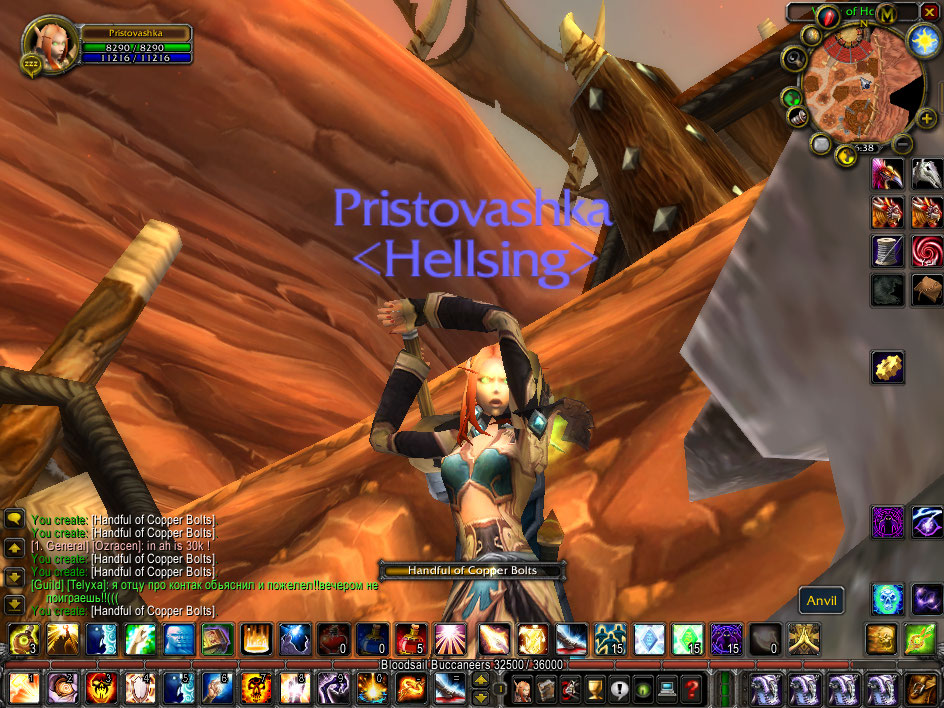This screenshot has width=944, height=708.
Task: Activate the flaming skull ability in slot 7
Action: tap(256, 688)
